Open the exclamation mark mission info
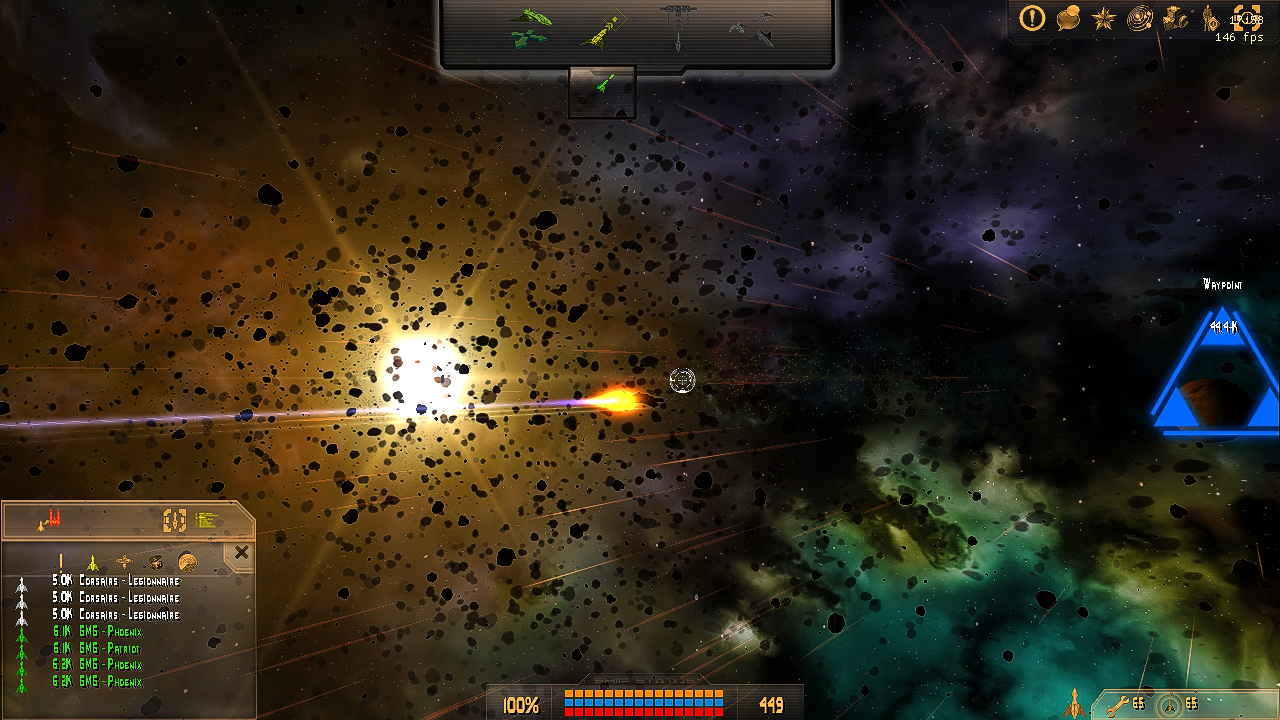 point(1032,17)
